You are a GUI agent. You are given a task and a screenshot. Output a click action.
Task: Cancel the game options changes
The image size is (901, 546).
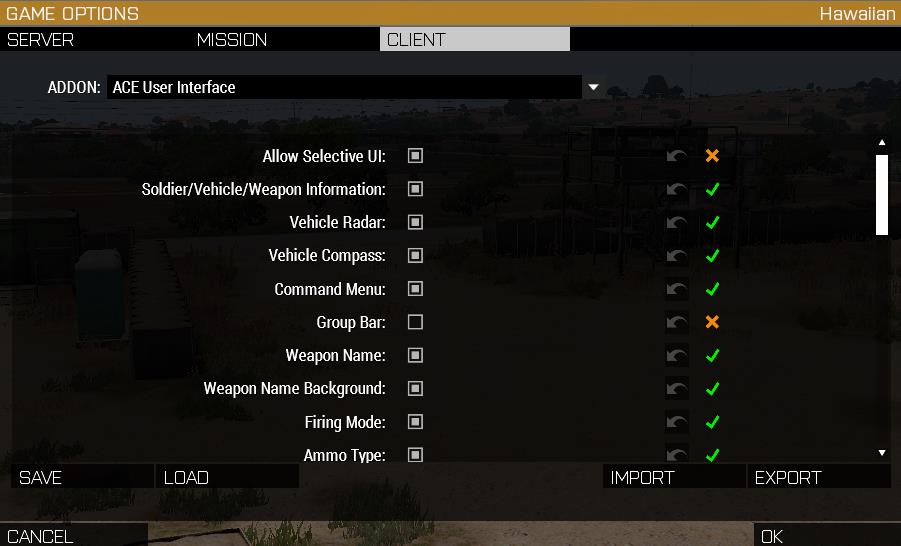coord(40,536)
